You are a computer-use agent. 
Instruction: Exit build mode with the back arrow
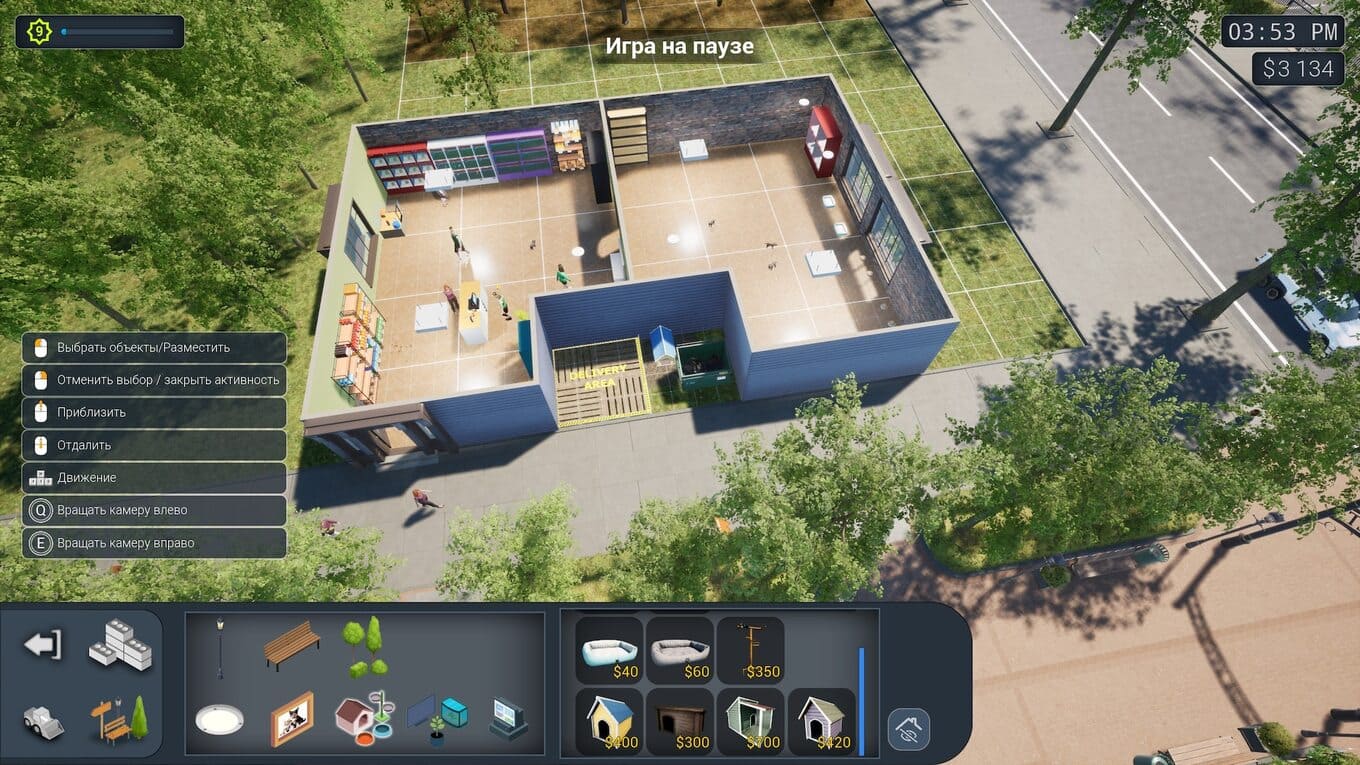click(43, 645)
